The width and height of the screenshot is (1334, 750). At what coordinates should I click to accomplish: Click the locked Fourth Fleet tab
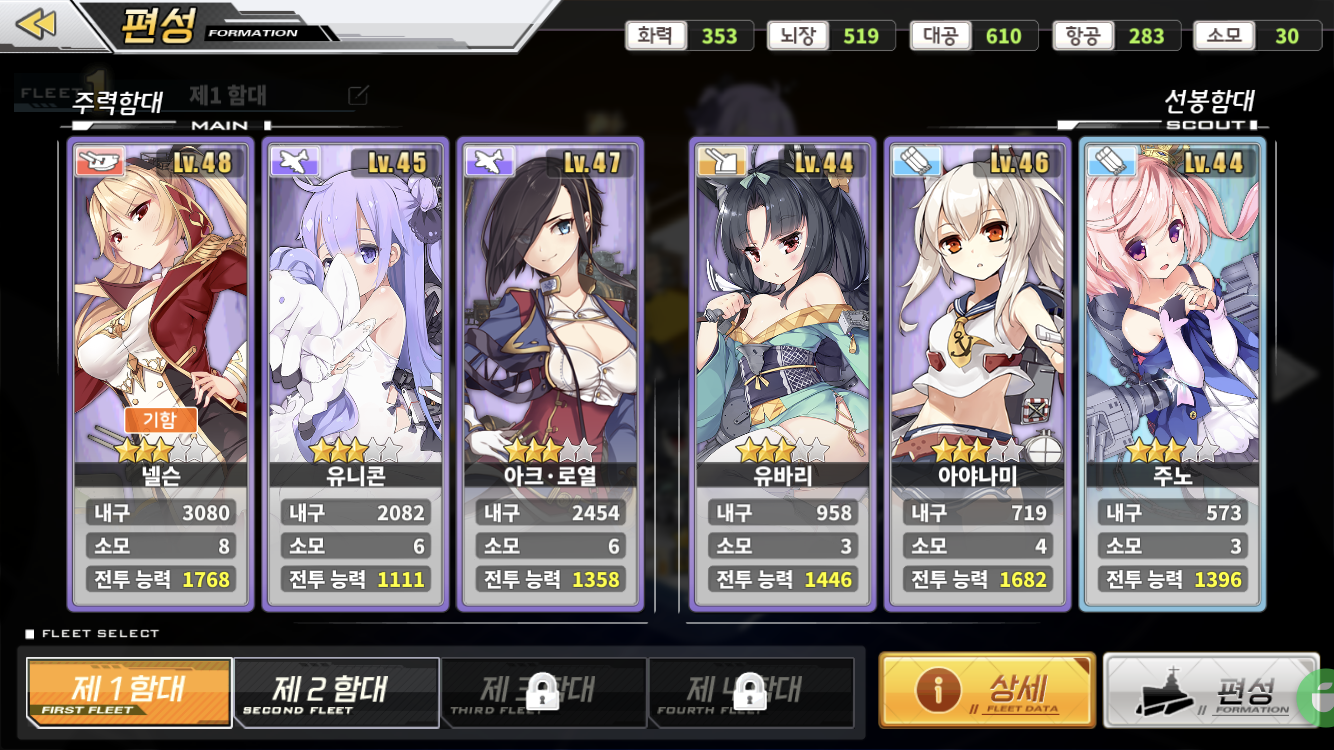click(750, 692)
